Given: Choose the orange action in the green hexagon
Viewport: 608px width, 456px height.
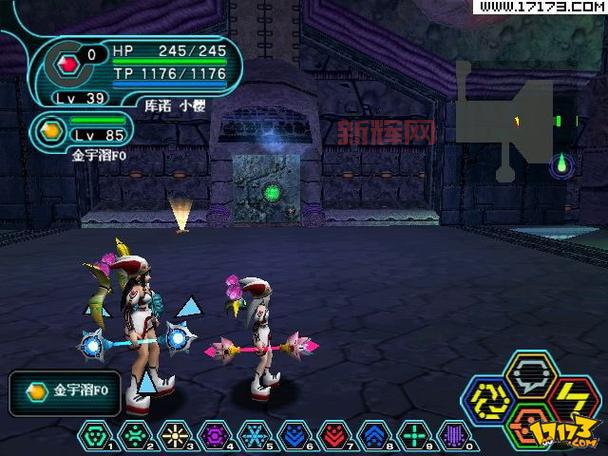Looking at the screenshot, I should click(x=525, y=423).
